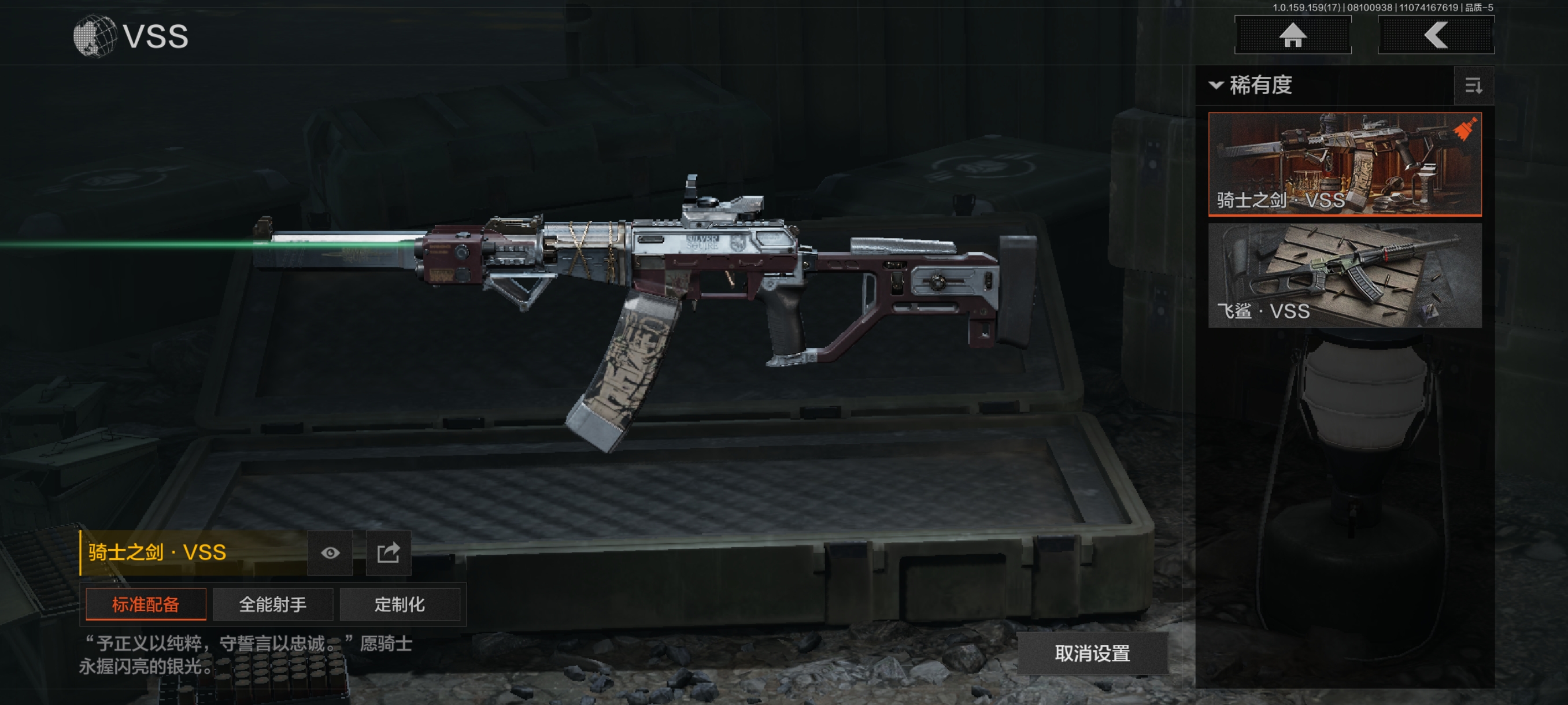
Task: Open the 稀有度 sort dropdown
Action: [1252, 85]
